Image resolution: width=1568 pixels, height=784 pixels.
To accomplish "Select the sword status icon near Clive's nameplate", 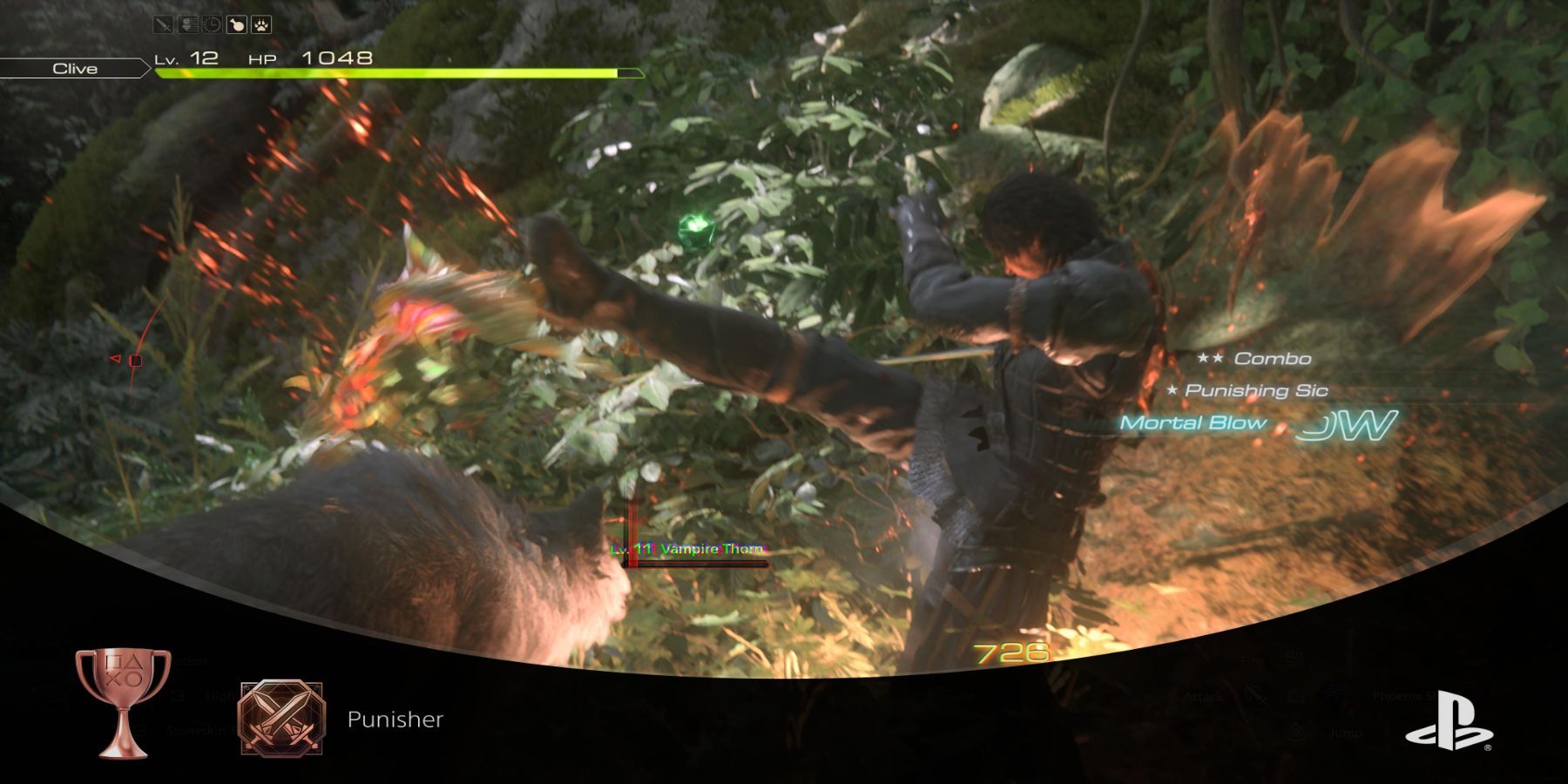I will (x=163, y=24).
